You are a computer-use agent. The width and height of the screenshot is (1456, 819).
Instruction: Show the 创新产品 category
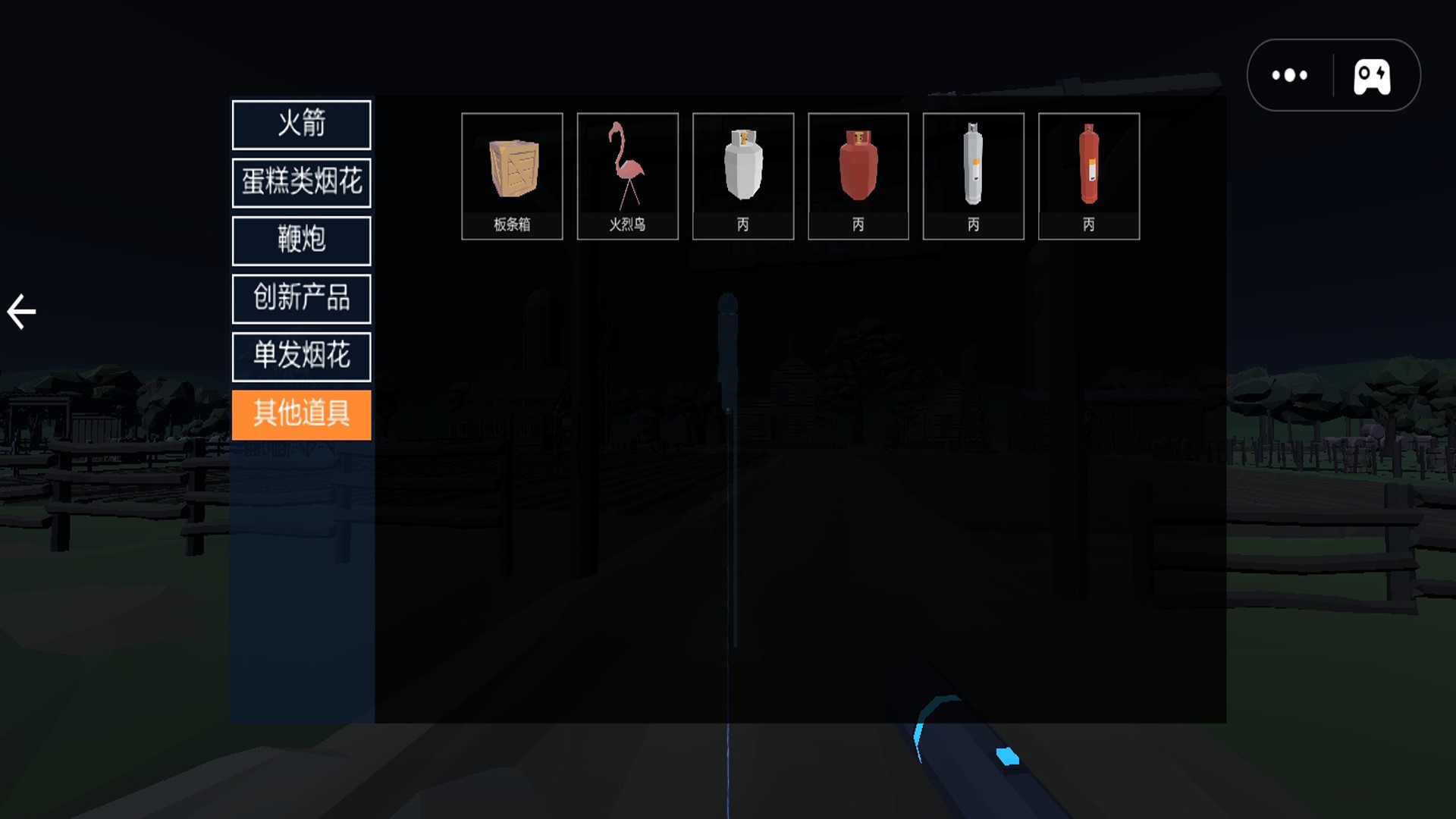click(301, 298)
